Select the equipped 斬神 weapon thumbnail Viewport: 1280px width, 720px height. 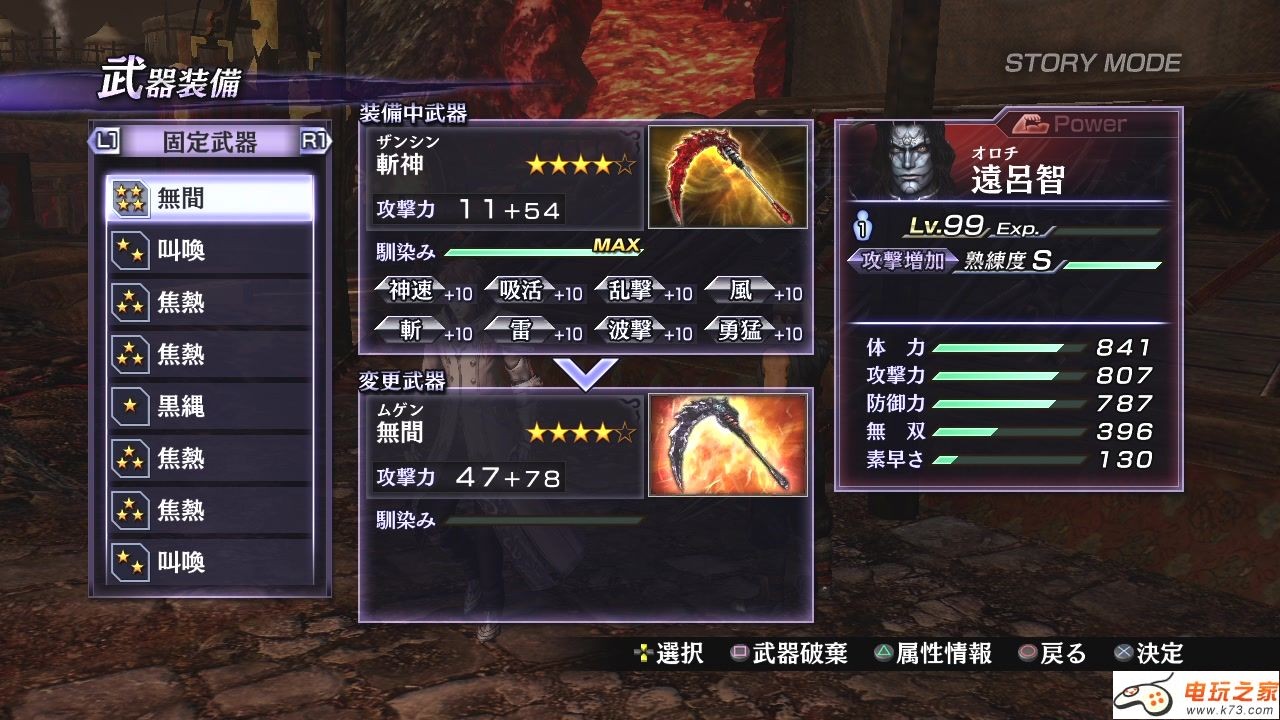tap(728, 177)
